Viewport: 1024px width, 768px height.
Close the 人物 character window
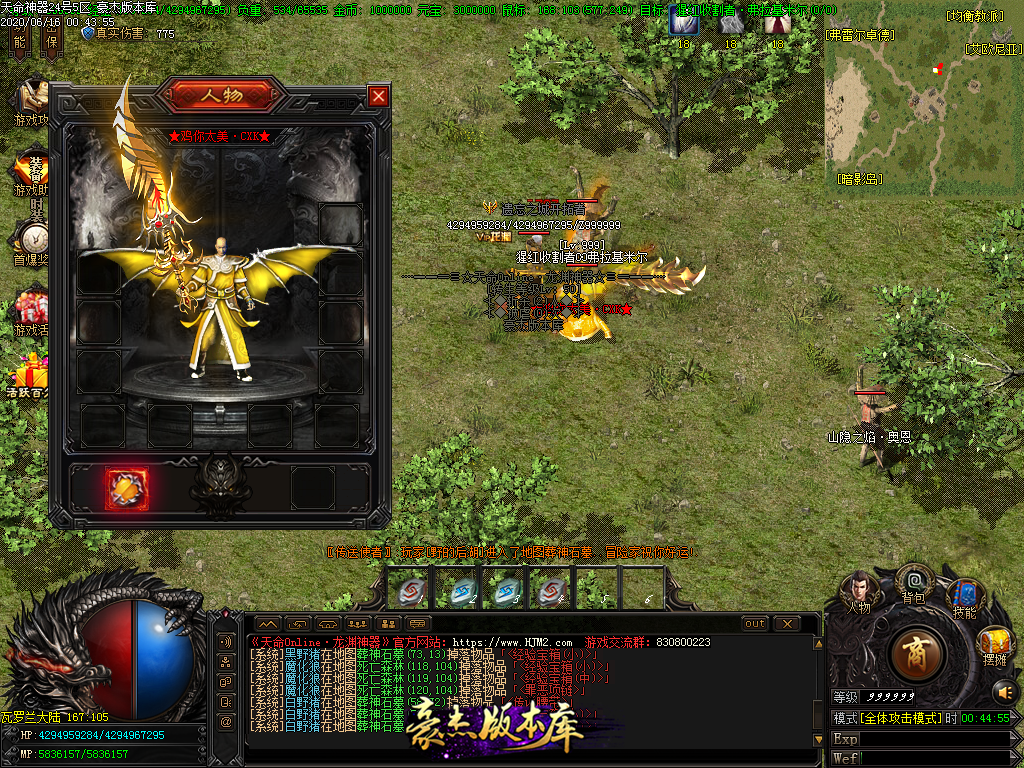coord(378,96)
